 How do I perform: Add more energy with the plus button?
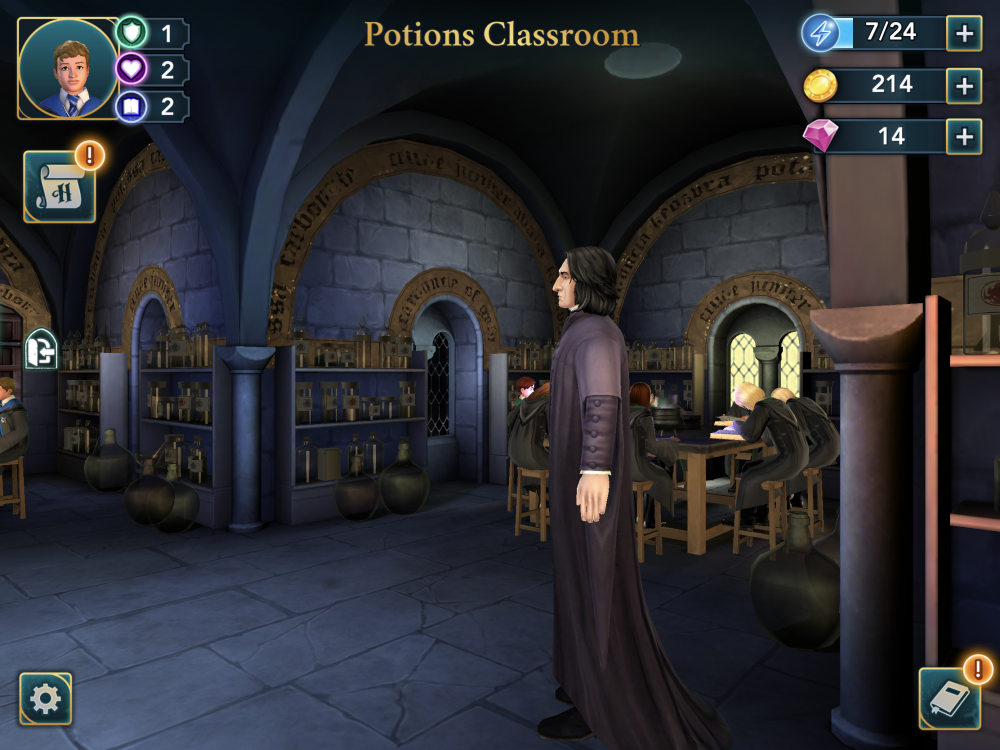[964, 33]
